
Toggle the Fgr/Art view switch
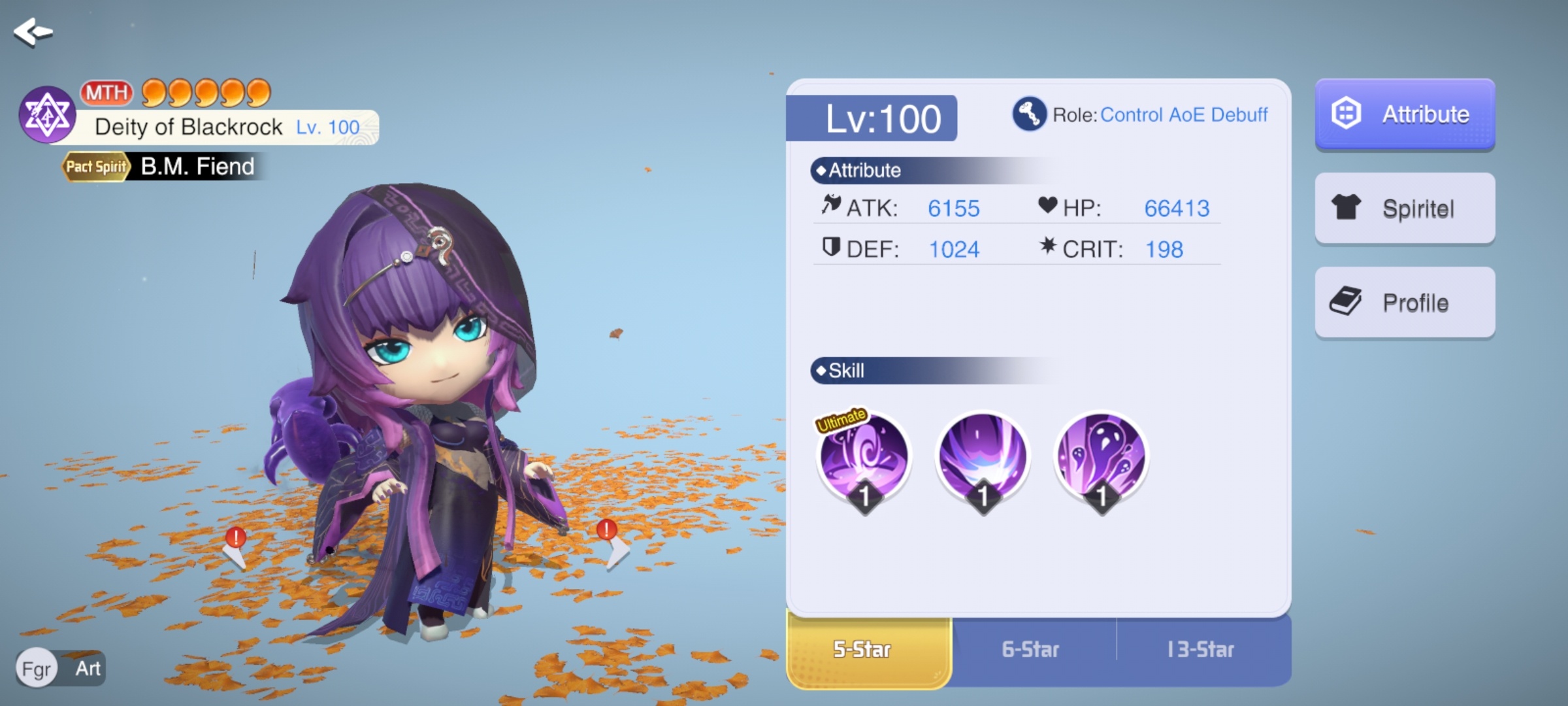click(x=61, y=668)
